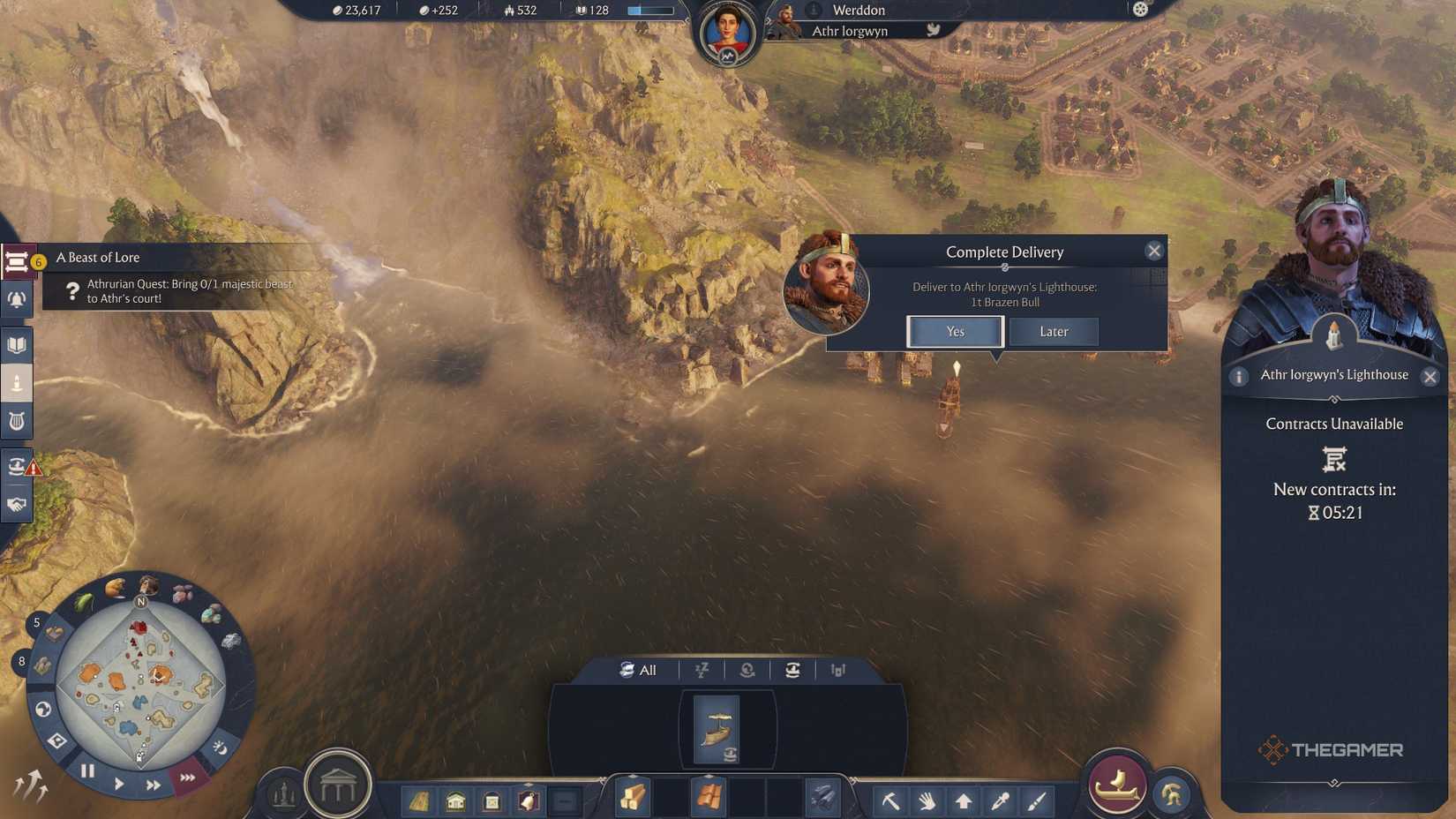This screenshot has width=1456, height=819.
Task: Open the lyre music icon
Action: [x=16, y=421]
